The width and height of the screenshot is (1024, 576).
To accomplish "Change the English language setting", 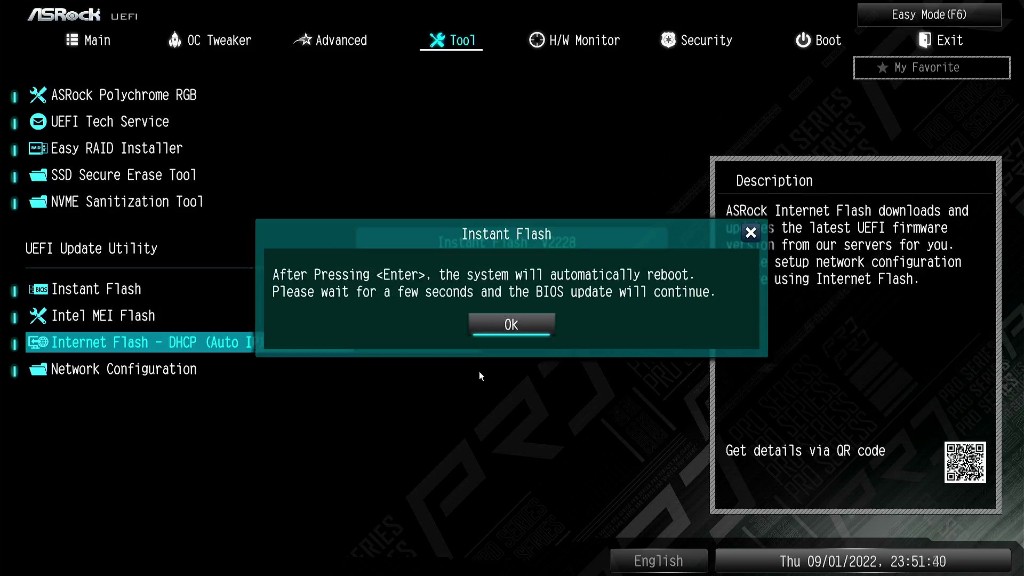I will pos(658,561).
